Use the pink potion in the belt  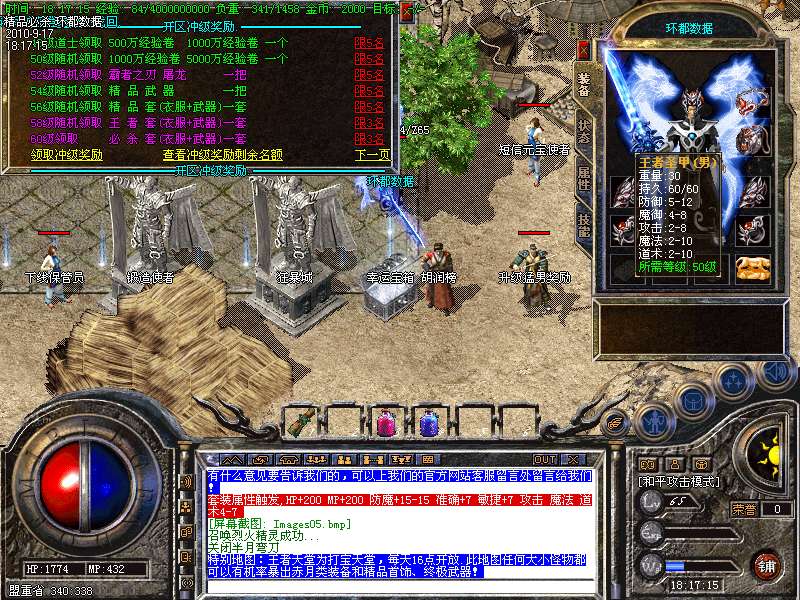click(384, 424)
